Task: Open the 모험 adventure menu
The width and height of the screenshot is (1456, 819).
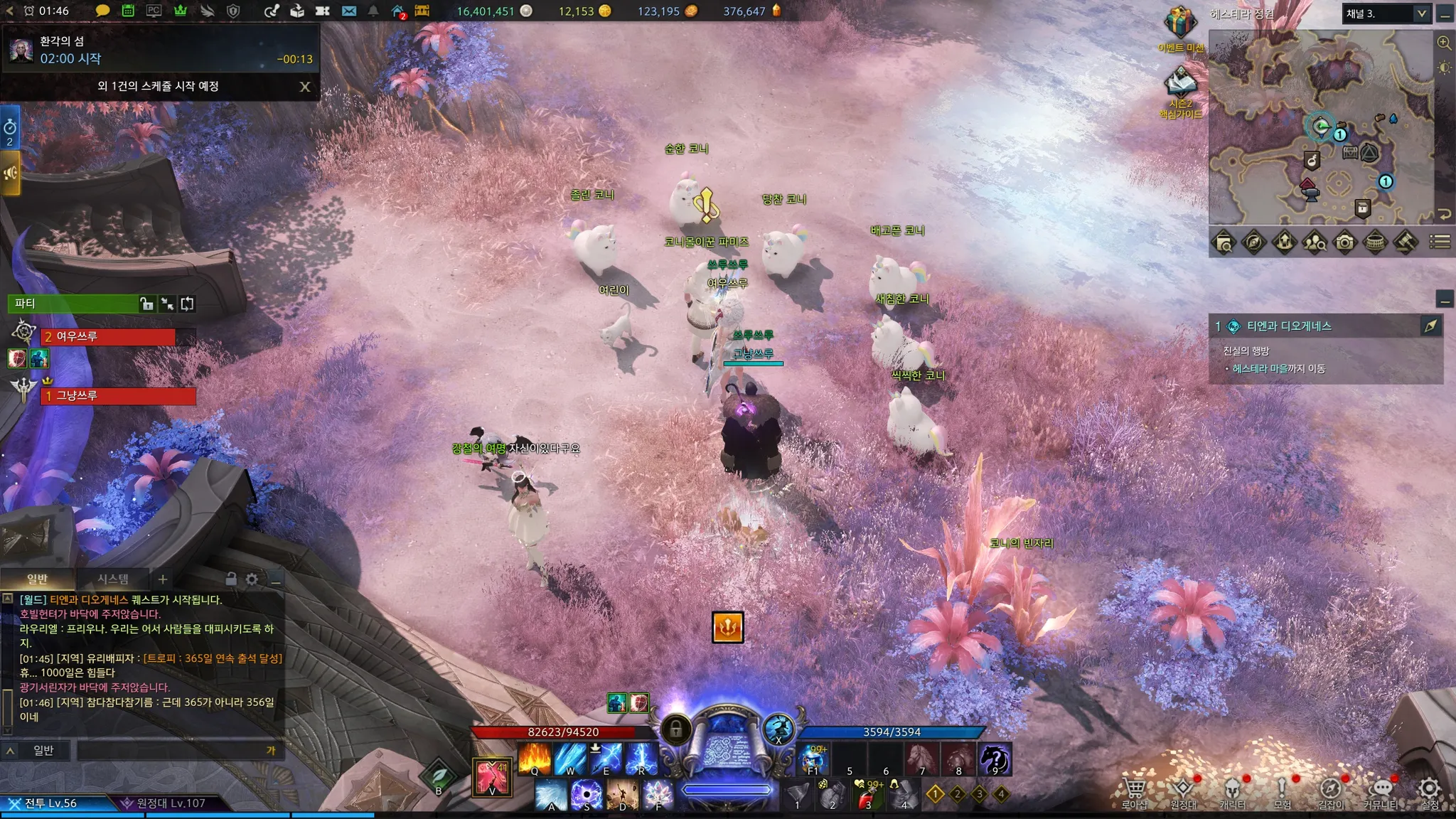Action: click(1282, 790)
